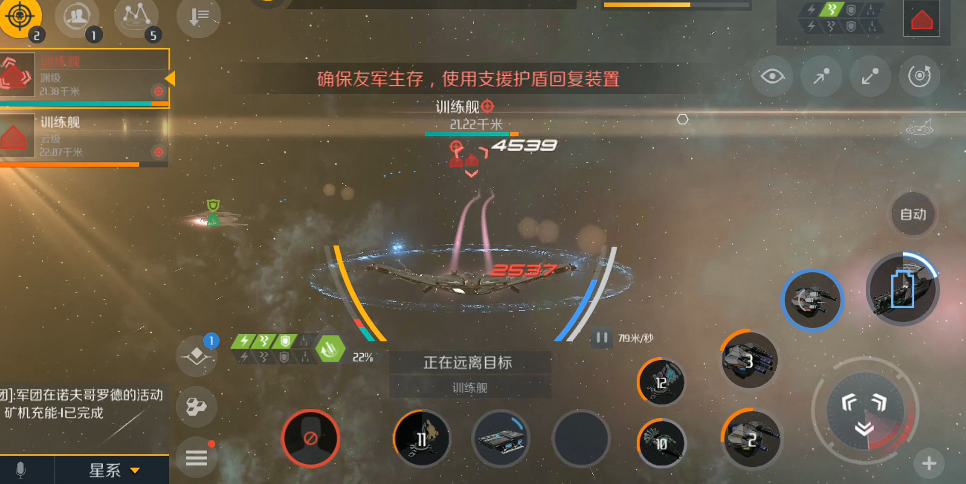This screenshot has height=484, width=966.
Task: Fire the module labeled 3
Action: pyautogui.click(x=750, y=360)
